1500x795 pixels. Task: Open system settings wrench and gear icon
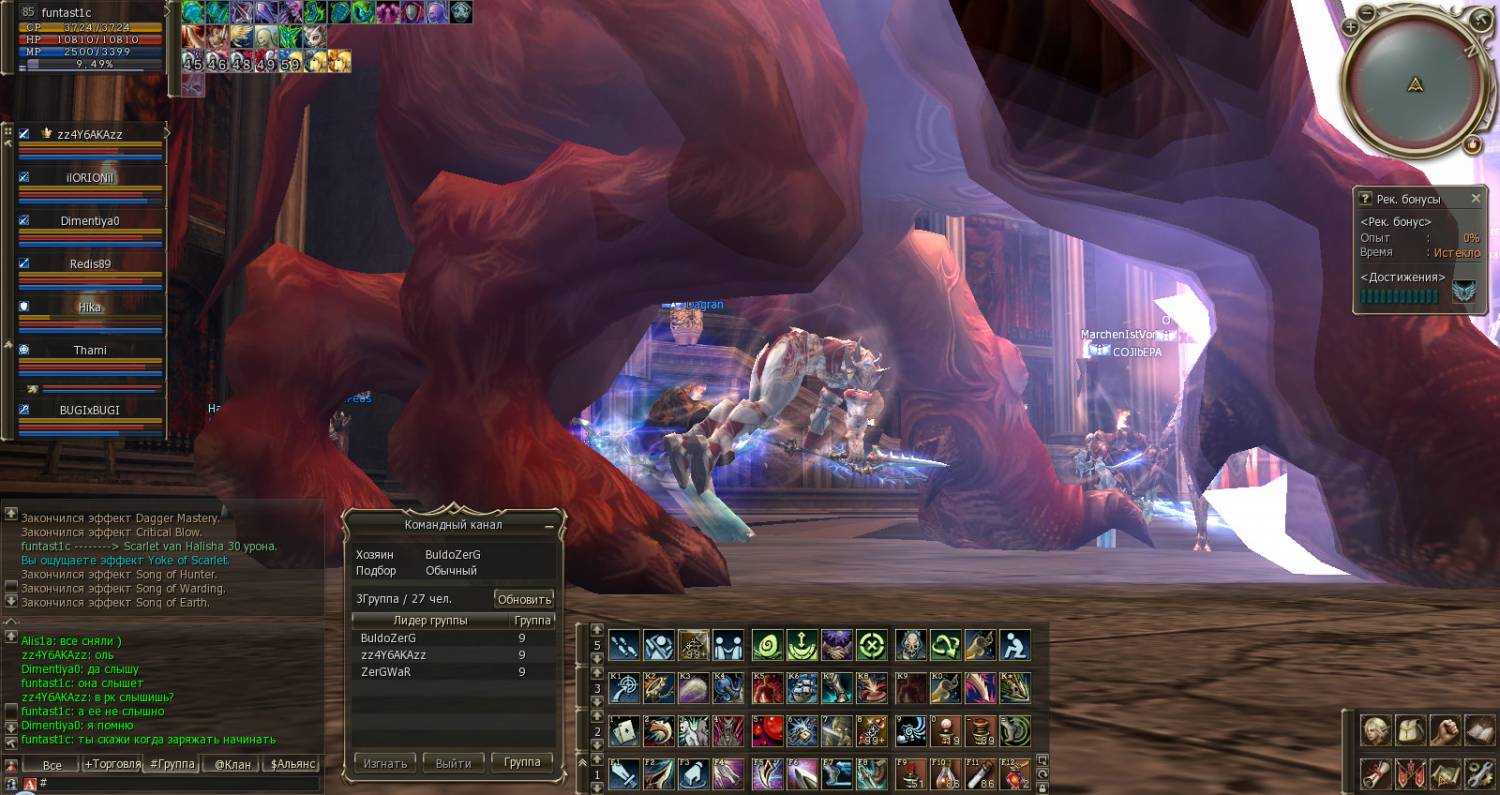pyautogui.click(x=1479, y=773)
